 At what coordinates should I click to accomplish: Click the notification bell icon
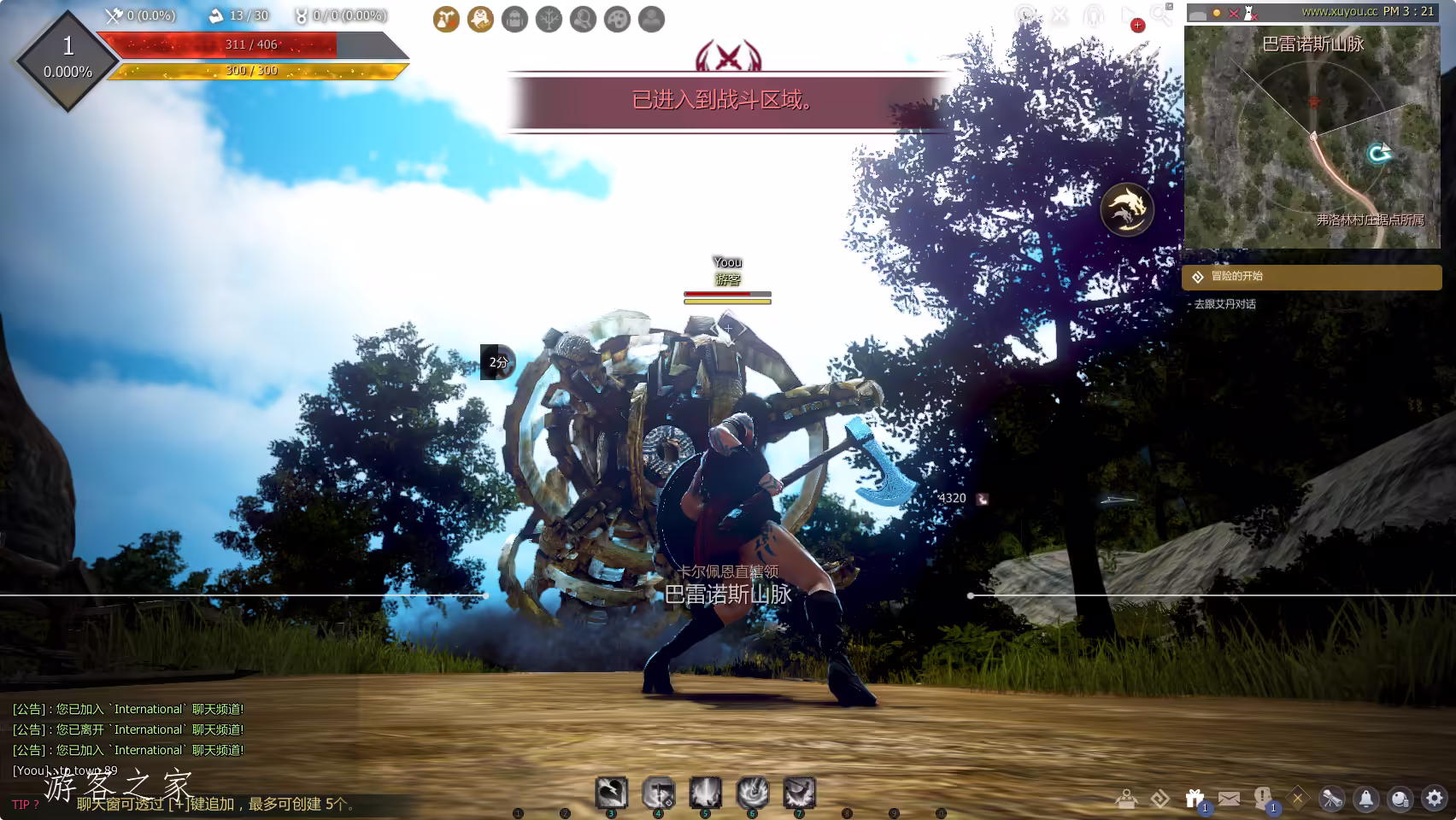click(x=1366, y=799)
